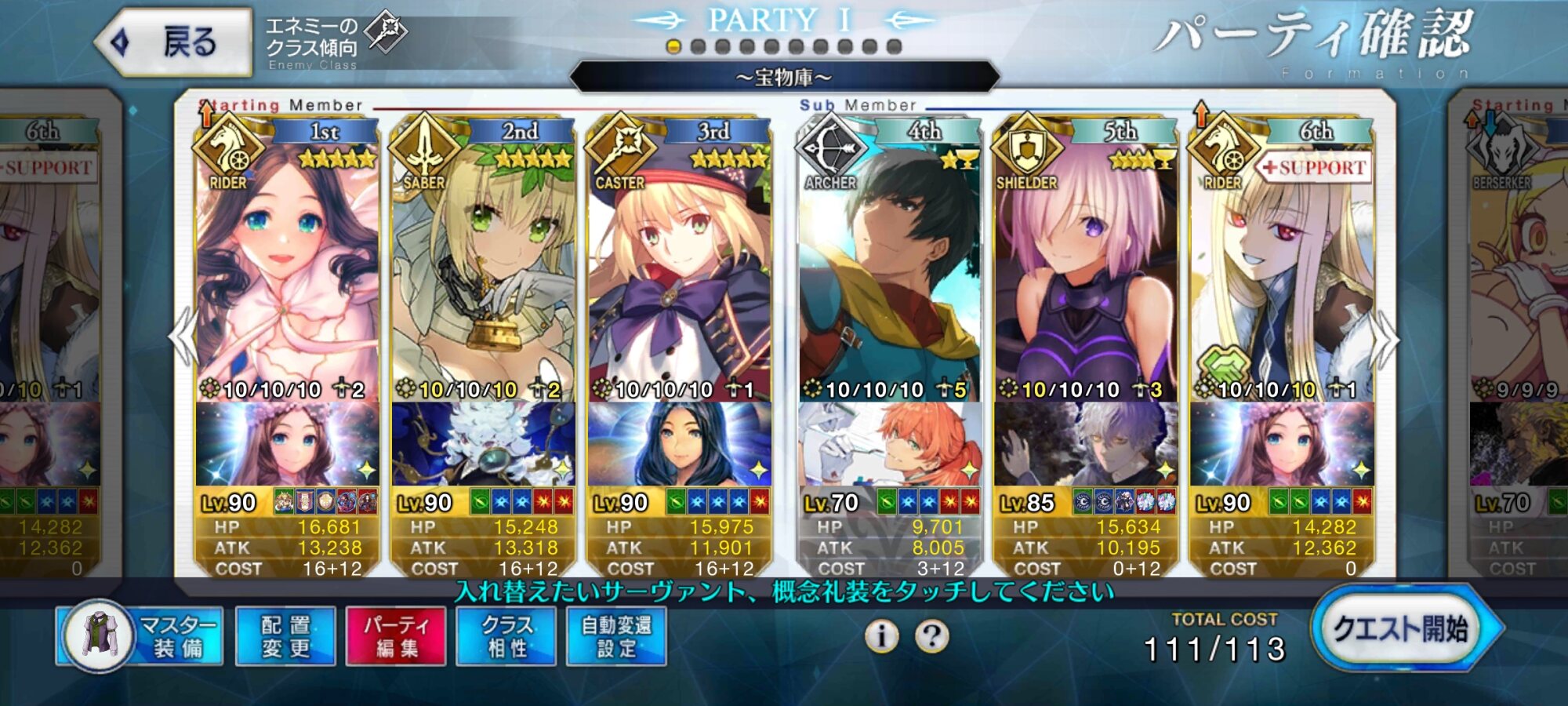Viewport: 1568px width, 706px height.
Task: Start the quest with クエスト開始
Action: pos(1402,629)
